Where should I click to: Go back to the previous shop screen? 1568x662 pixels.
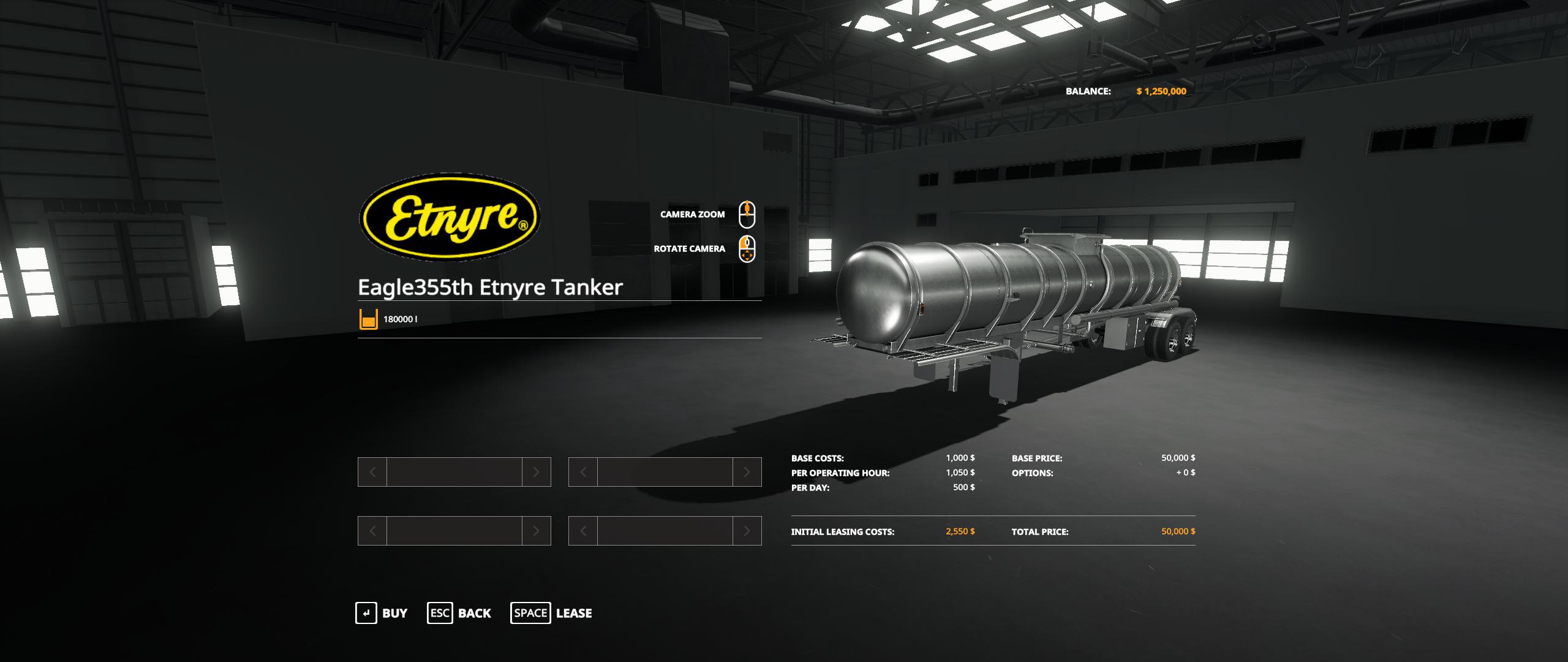click(x=459, y=613)
